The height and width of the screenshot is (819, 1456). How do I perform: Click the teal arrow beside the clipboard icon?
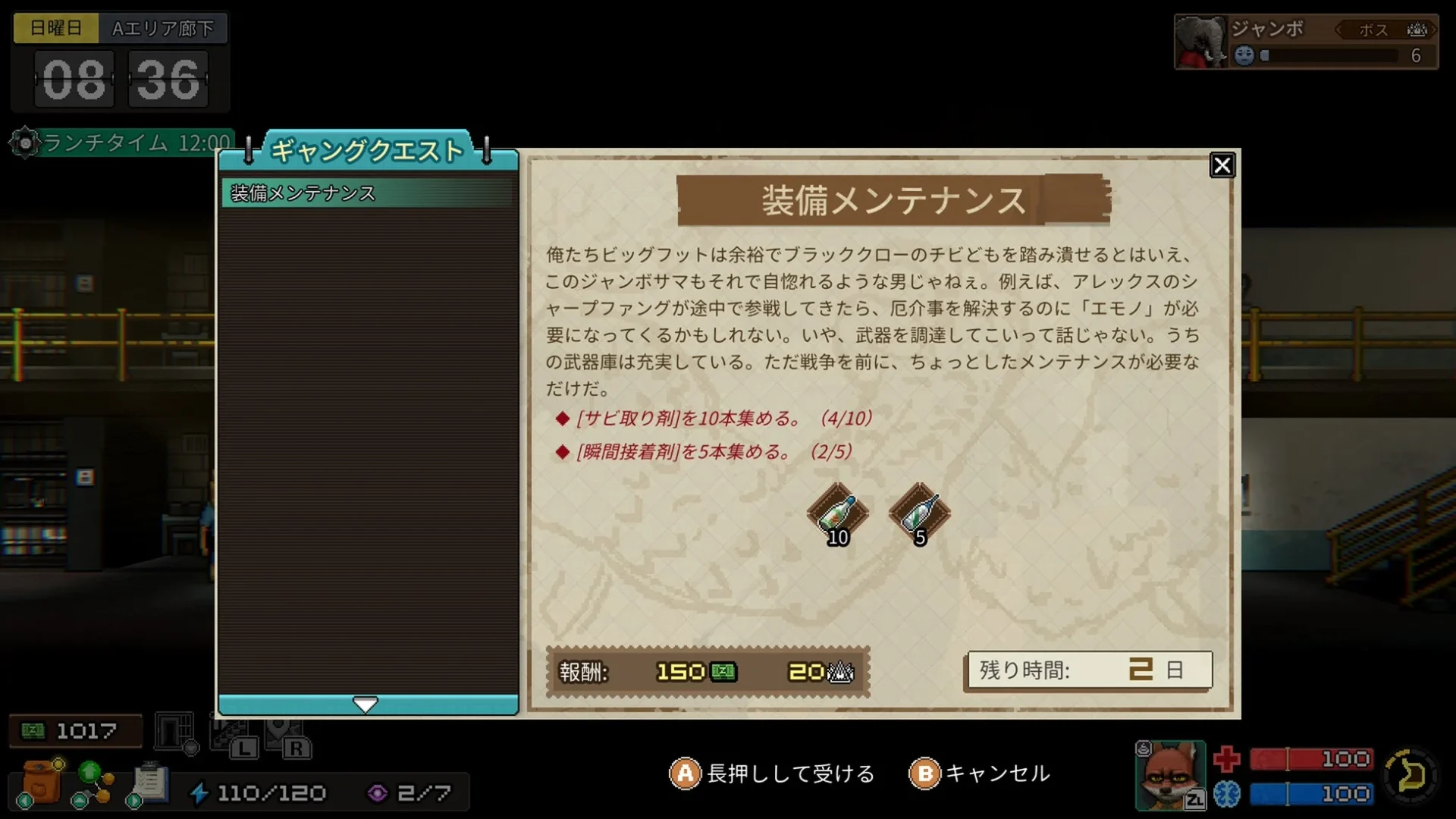(x=134, y=801)
